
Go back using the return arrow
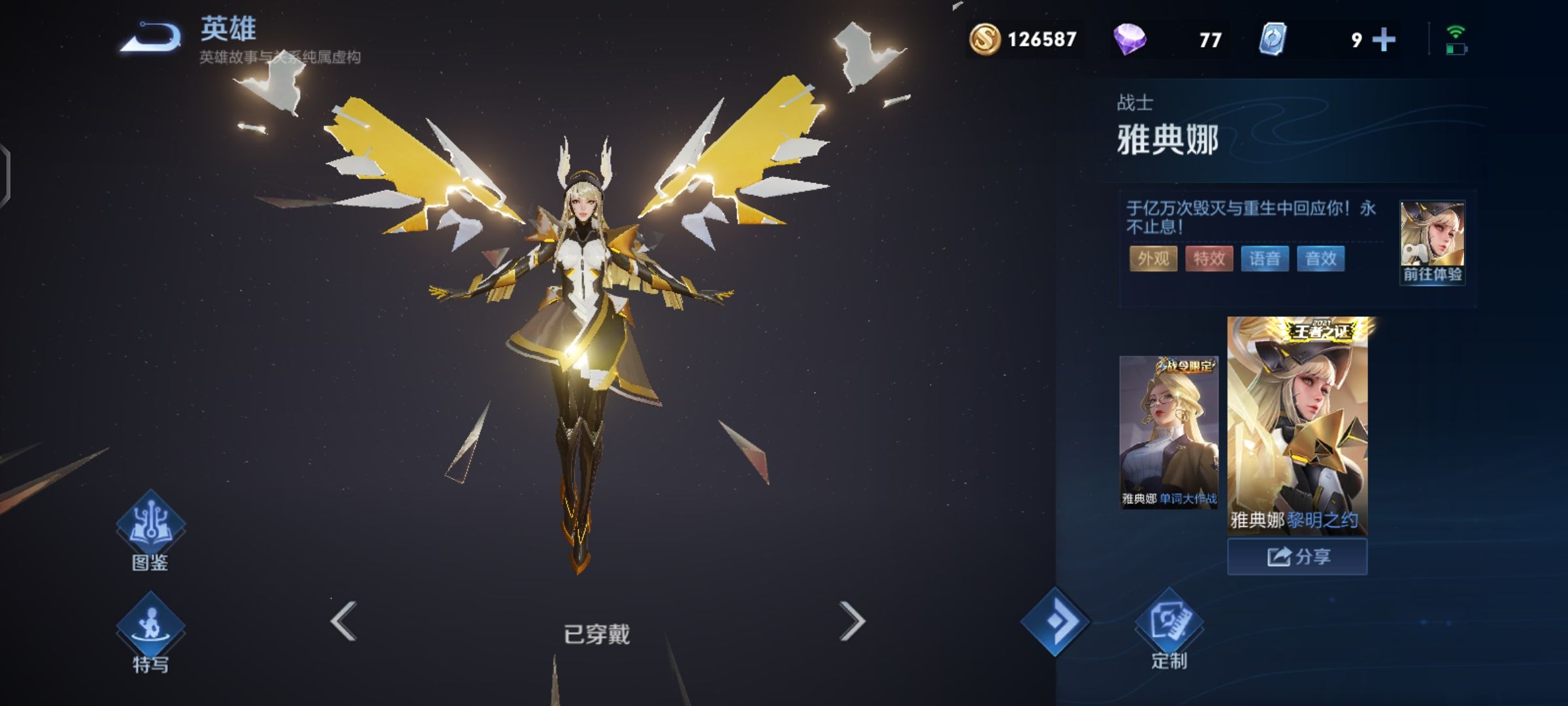(x=151, y=37)
